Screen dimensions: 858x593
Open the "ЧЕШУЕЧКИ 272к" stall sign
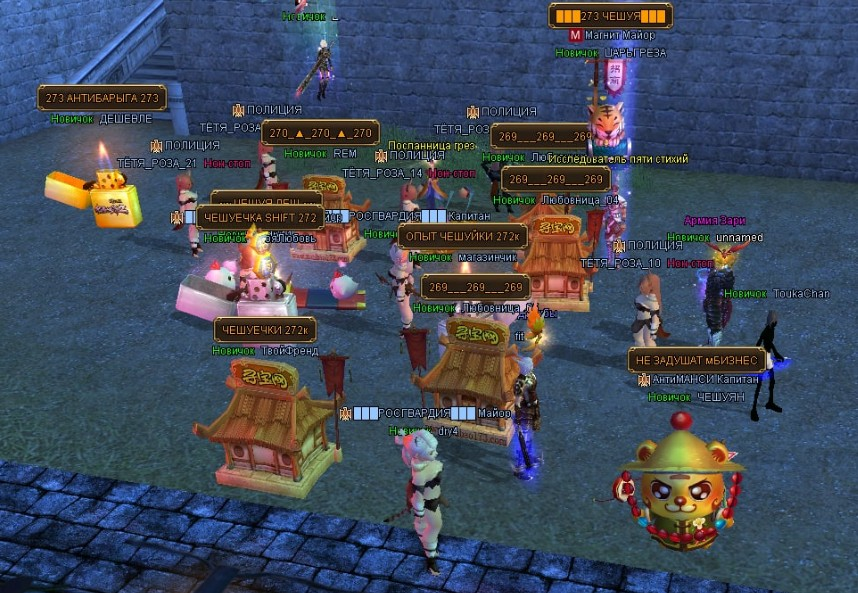click(265, 330)
